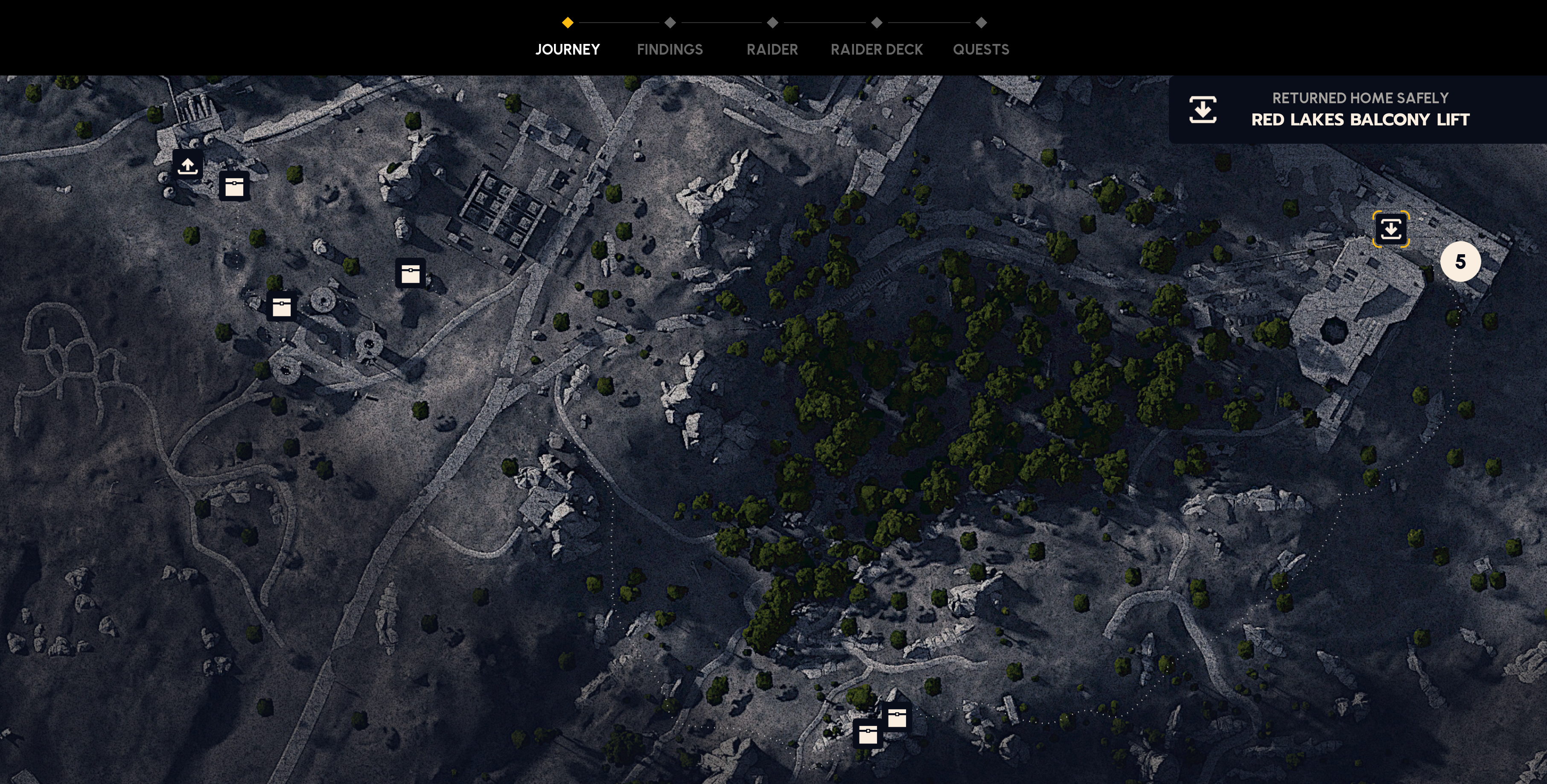Open the chest marker beside the start marker
Screen dimensions: 1547x784
234,186
